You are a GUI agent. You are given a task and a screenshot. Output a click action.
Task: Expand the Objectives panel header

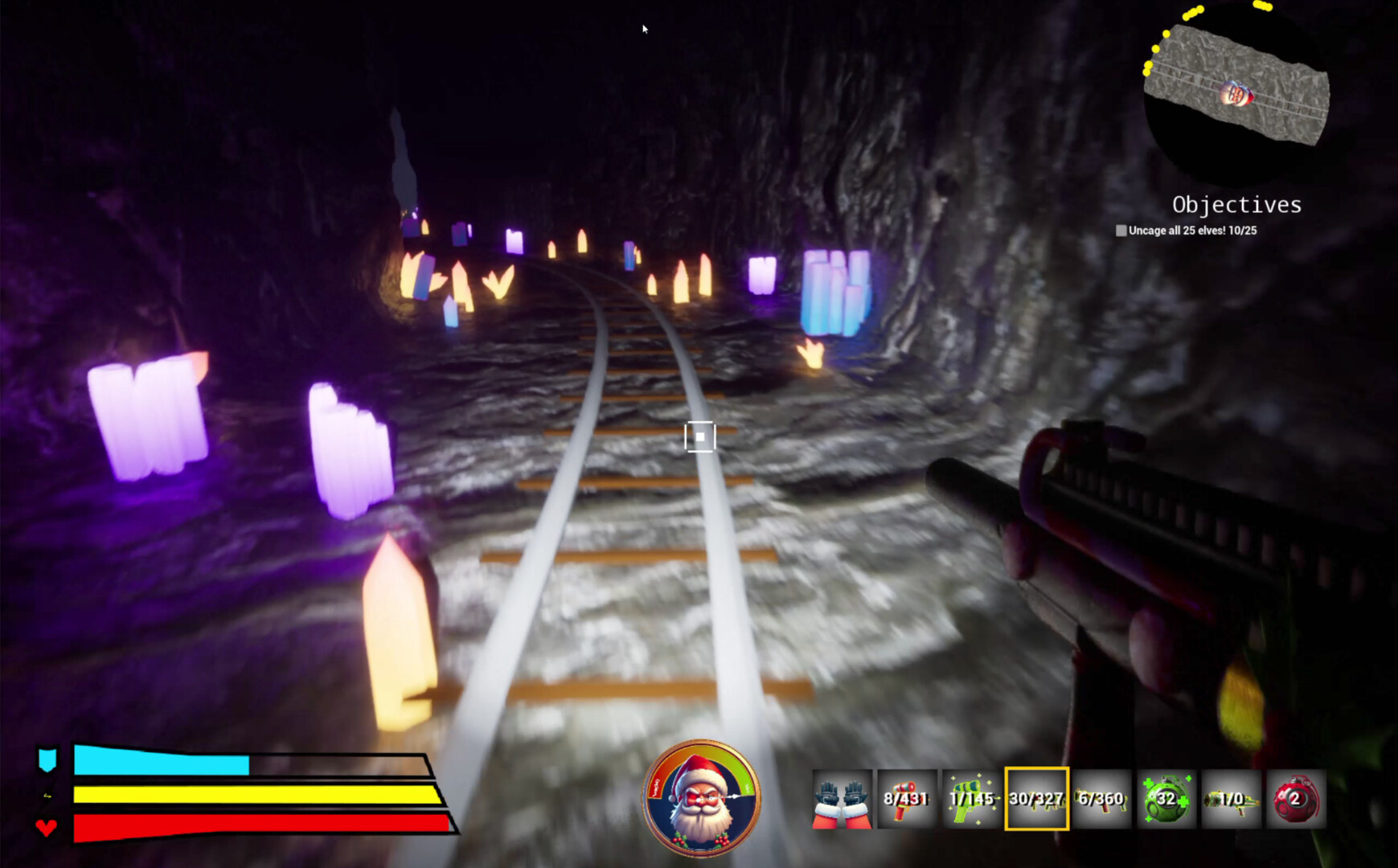tap(1237, 205)
